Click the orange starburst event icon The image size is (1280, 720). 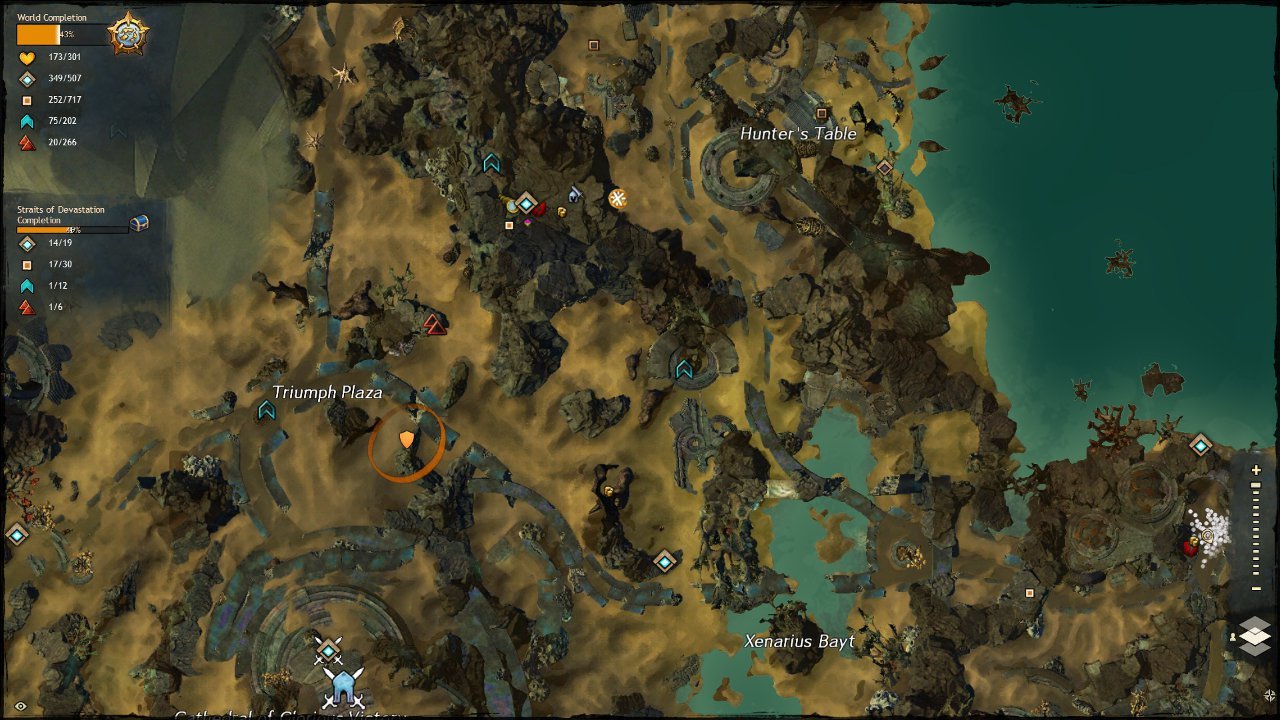(x=618, y=198)
